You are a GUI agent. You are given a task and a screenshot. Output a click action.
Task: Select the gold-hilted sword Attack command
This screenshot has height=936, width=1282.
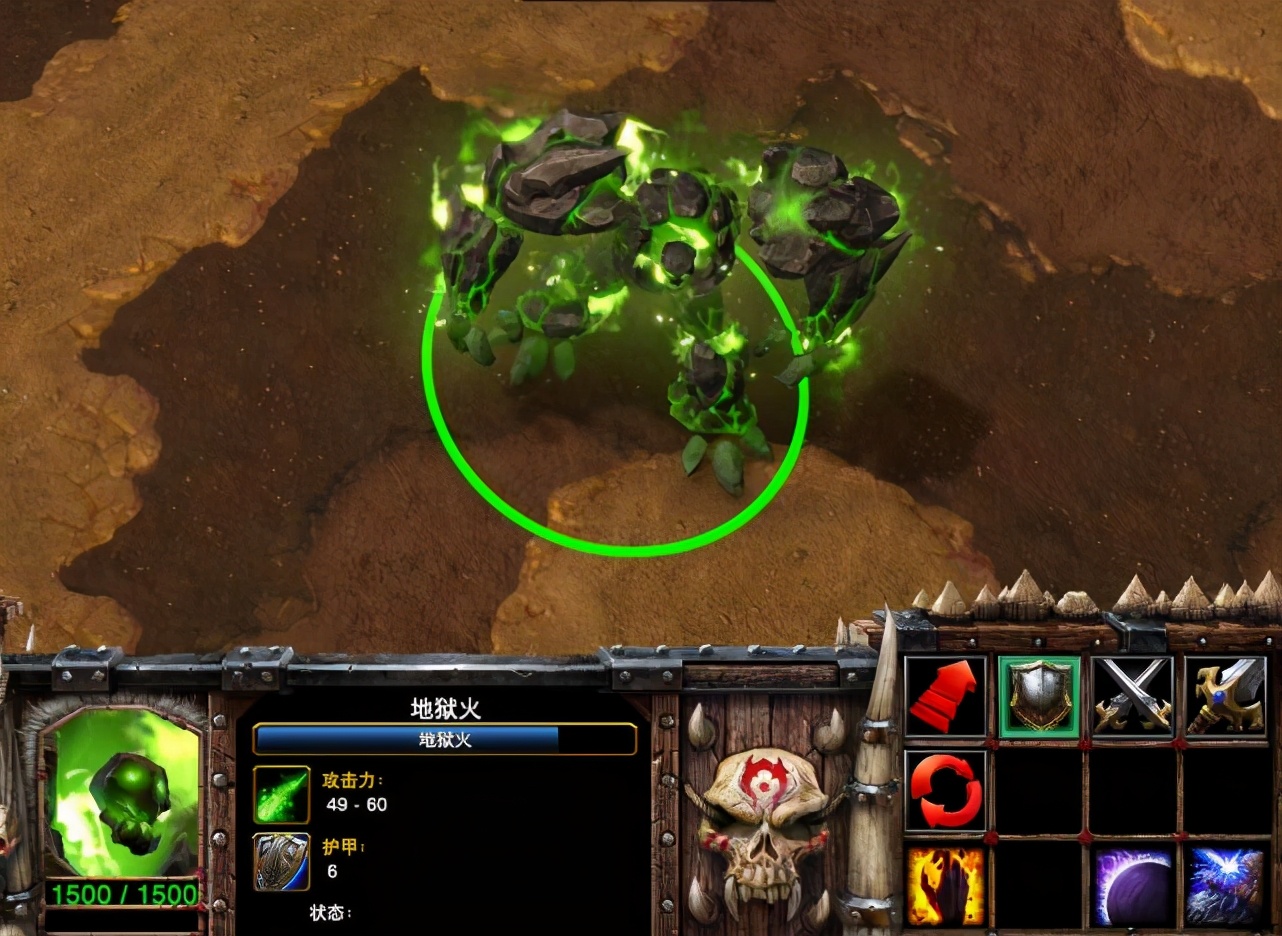click(1225, 696)
